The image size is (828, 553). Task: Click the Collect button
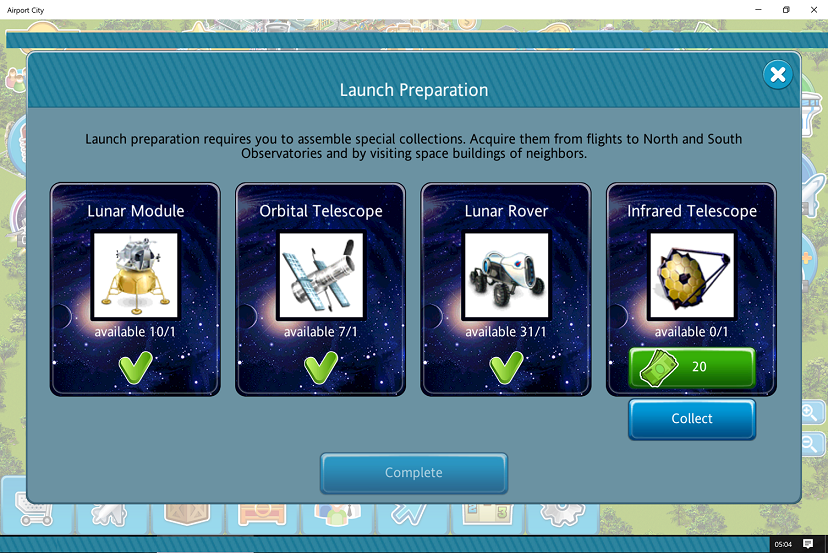click(691, 419)
